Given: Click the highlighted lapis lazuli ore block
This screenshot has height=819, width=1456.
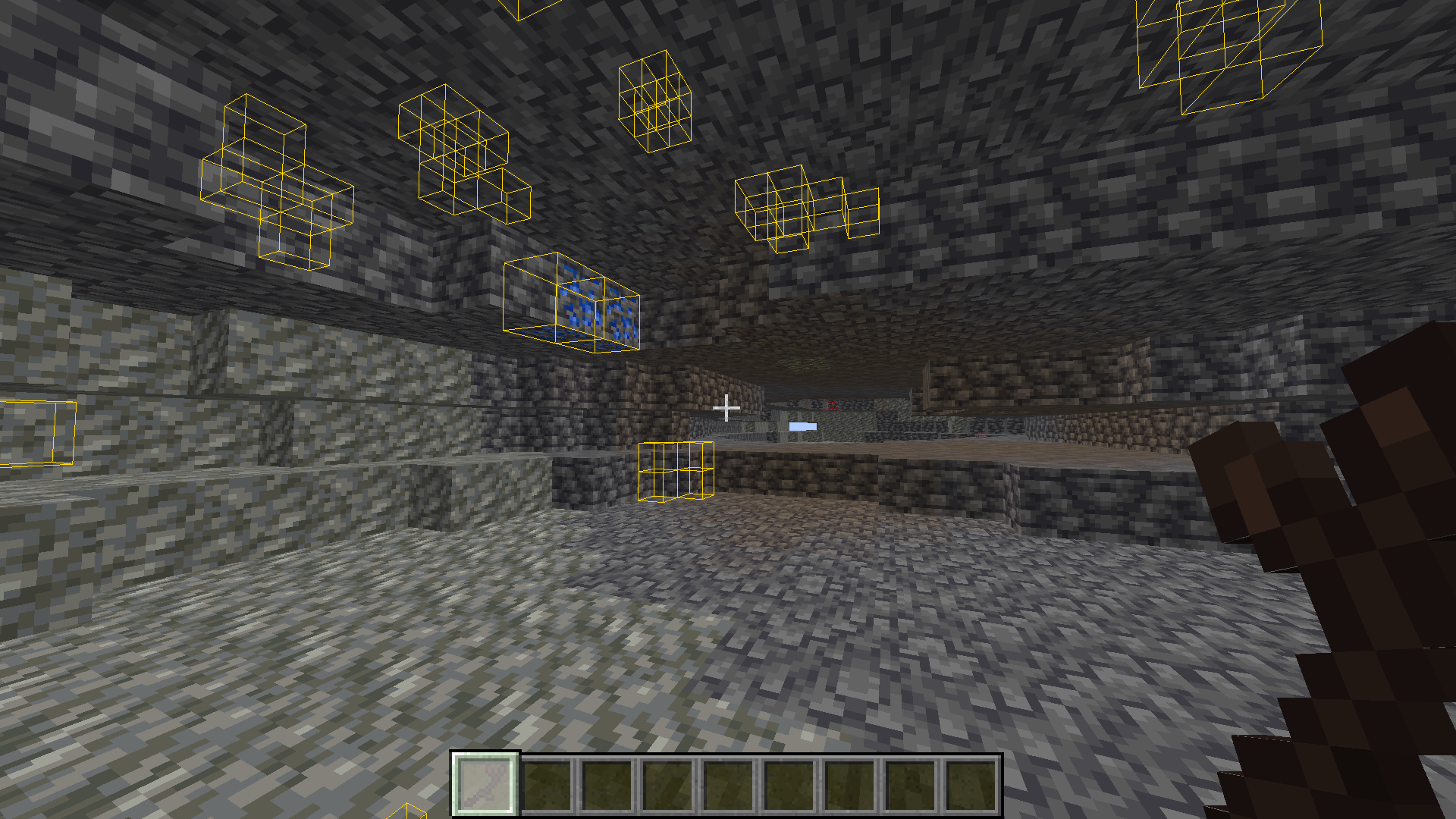Looking at the screenshot, I should pyautogui.click(x=576, y=303).
